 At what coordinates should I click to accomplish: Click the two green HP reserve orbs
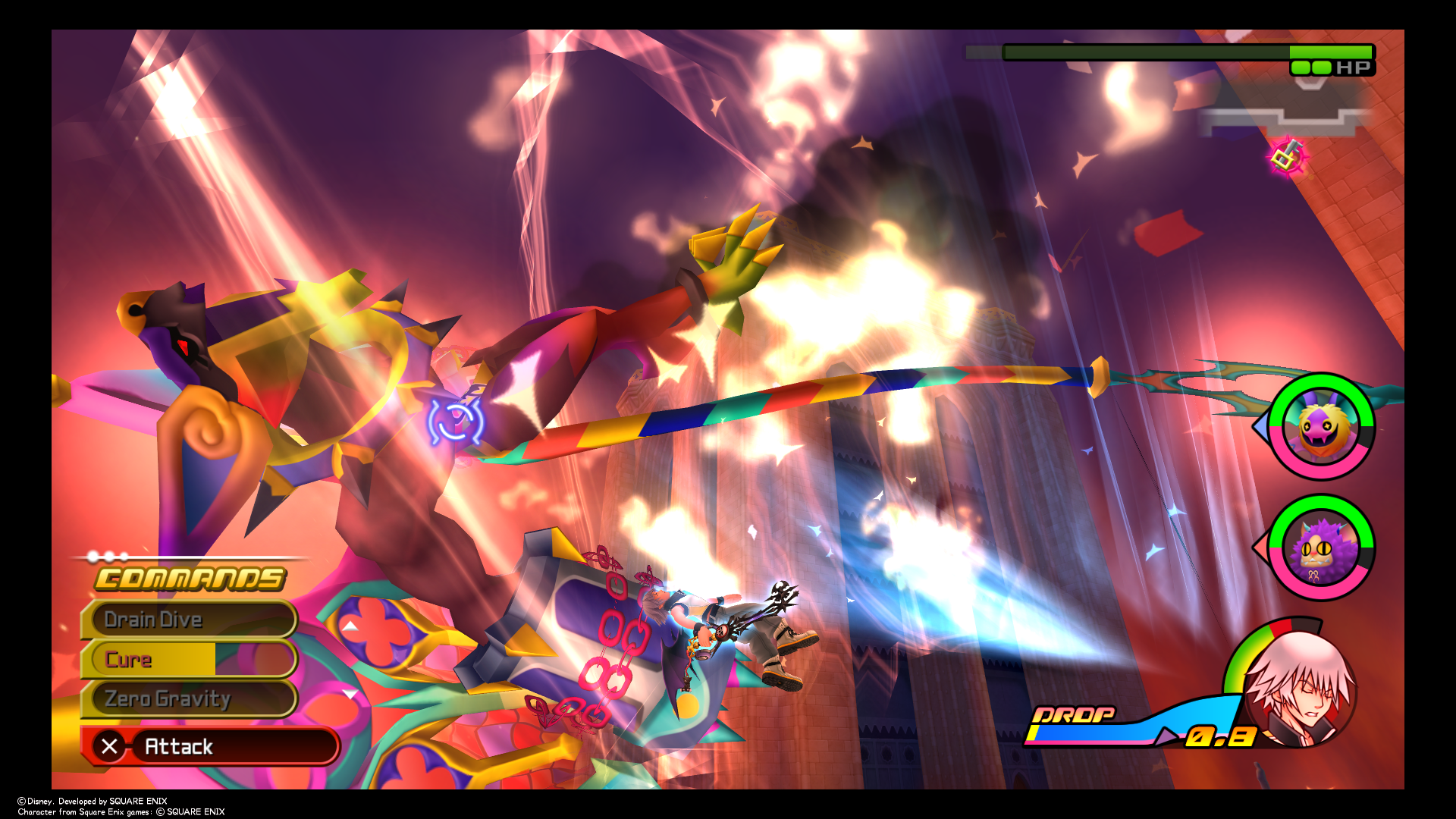pyautogui.click(x=1310, y=67)
